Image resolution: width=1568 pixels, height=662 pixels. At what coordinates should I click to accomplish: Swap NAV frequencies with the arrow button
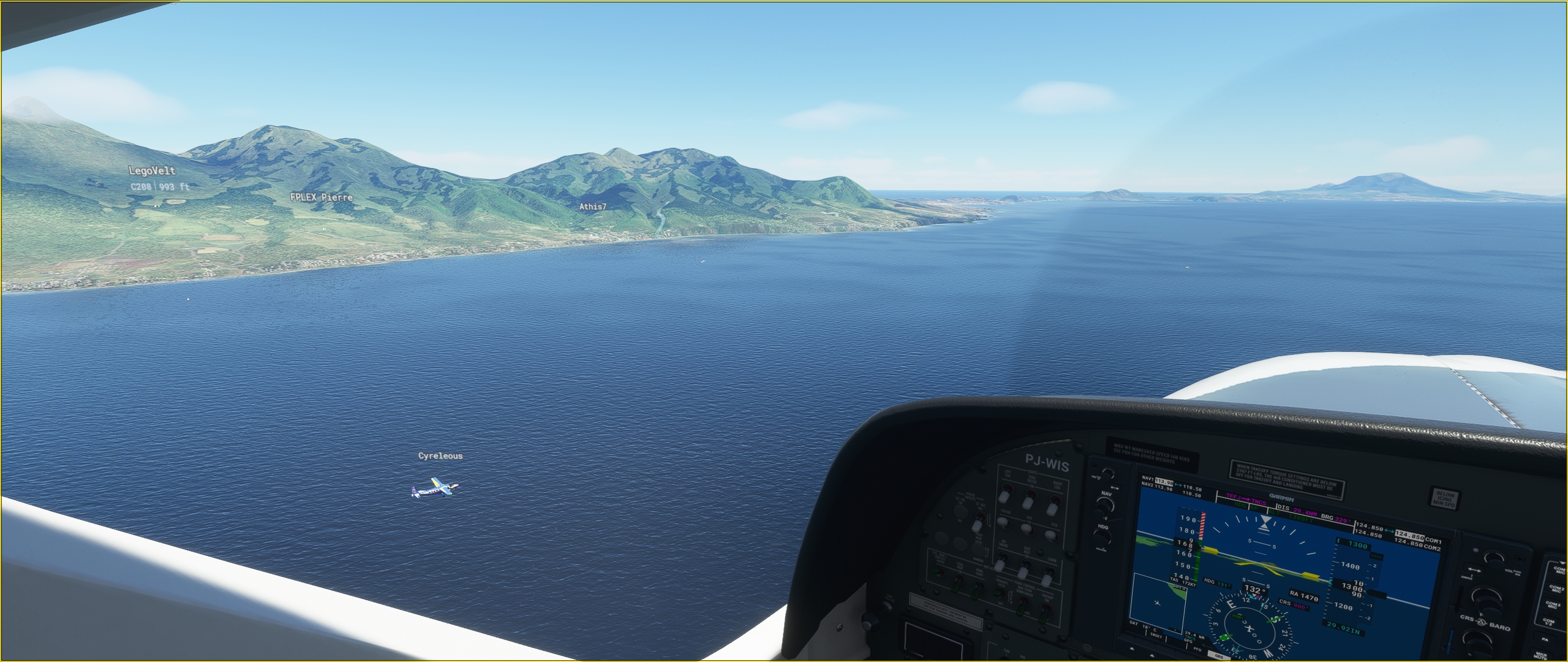pos(1113,489)
